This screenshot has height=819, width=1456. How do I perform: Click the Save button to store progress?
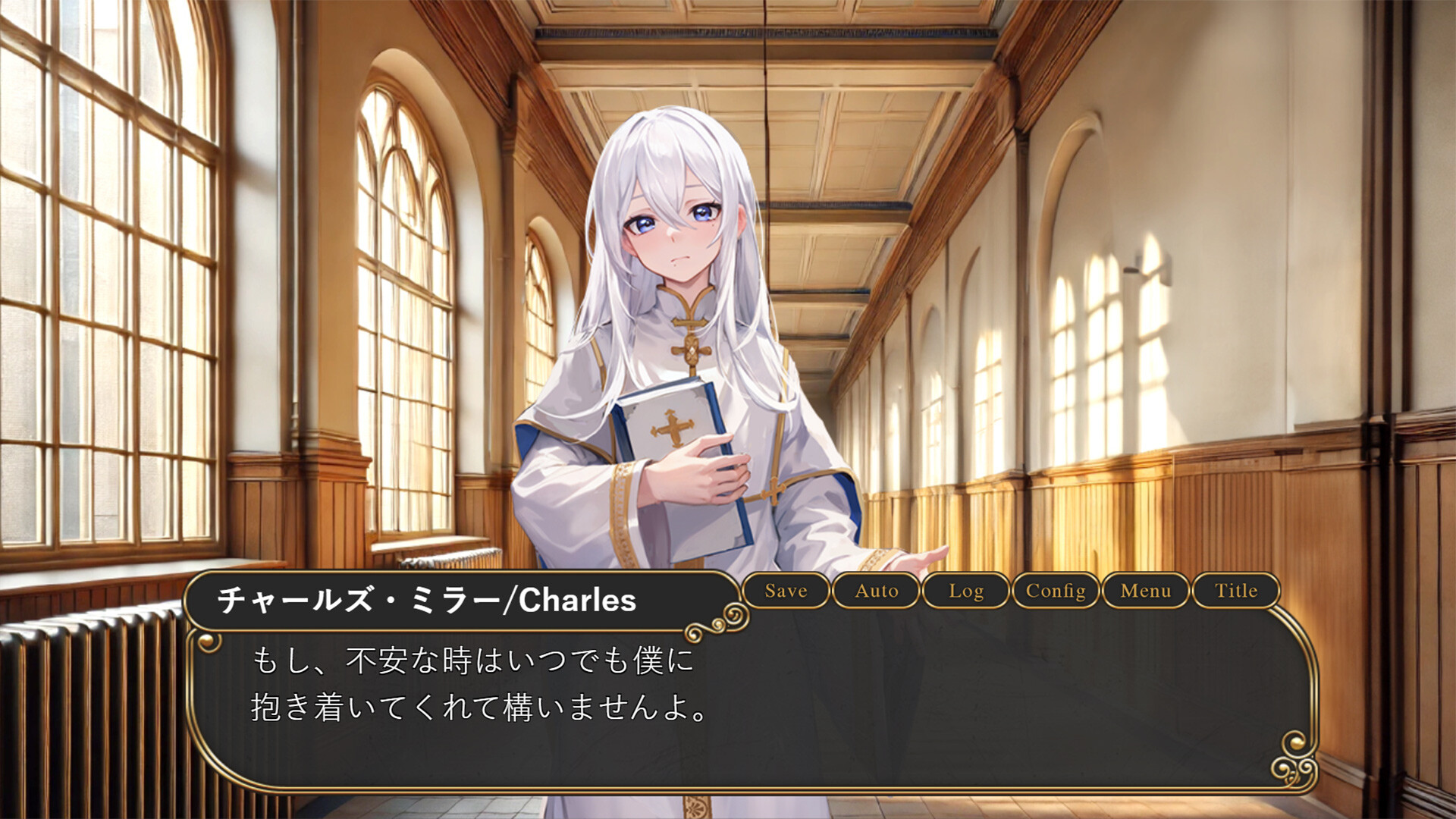tap(786, 591)
